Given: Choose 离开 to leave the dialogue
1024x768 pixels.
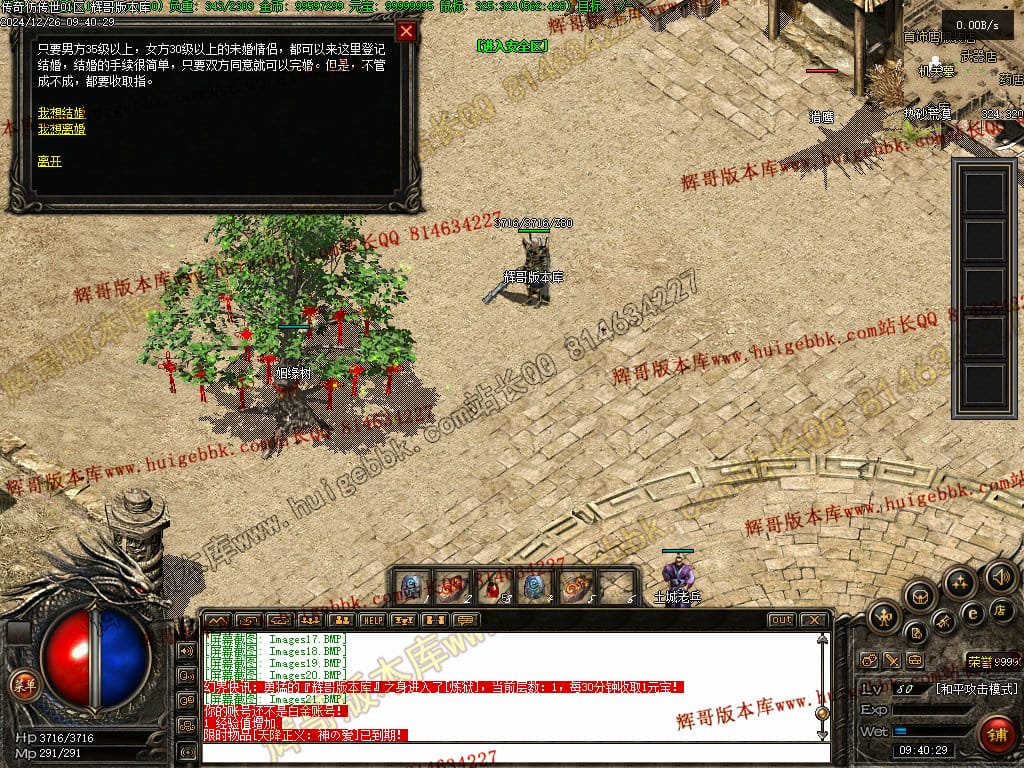Looking at the screenshot, I should click(x=49, y=161).
